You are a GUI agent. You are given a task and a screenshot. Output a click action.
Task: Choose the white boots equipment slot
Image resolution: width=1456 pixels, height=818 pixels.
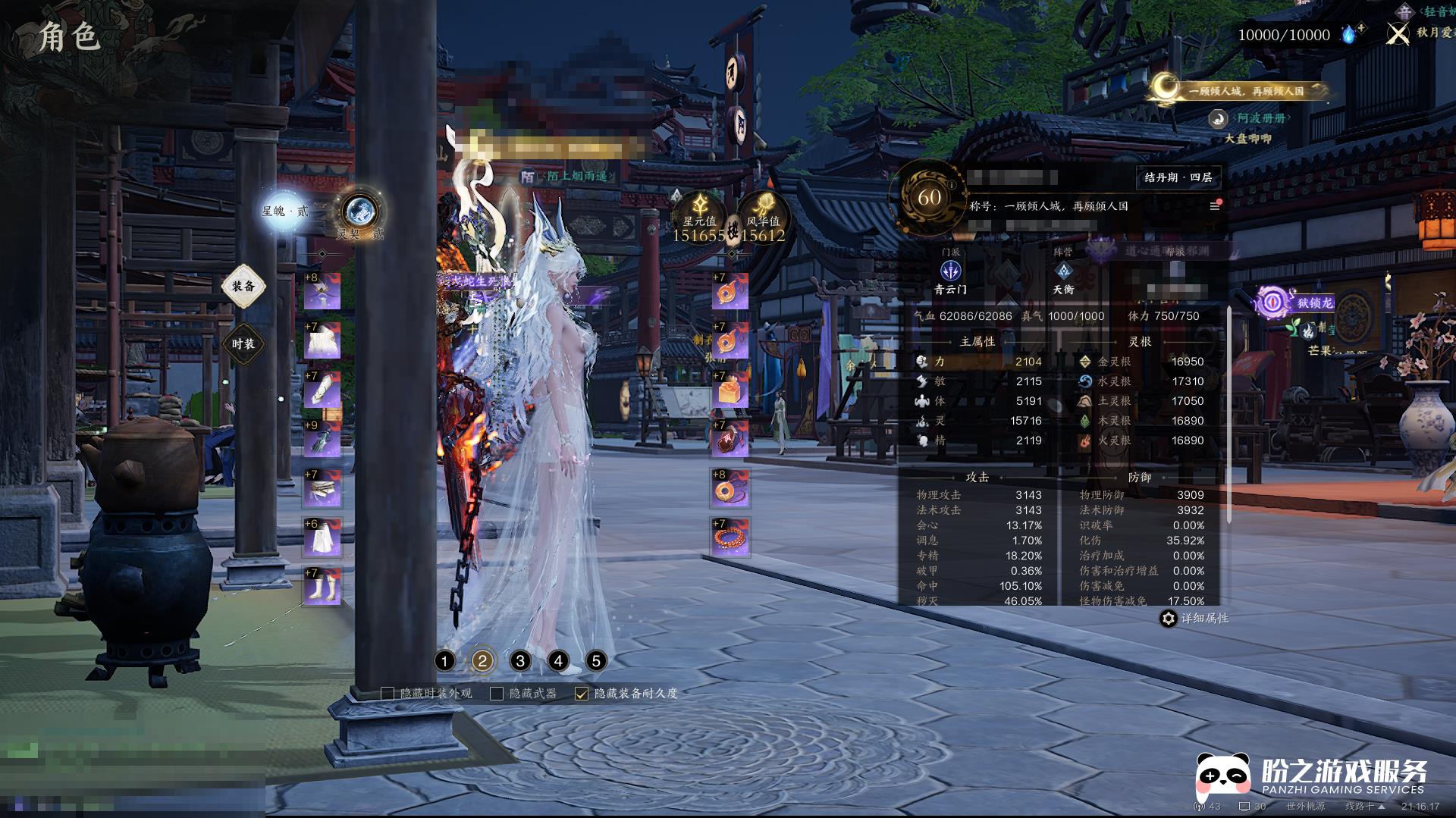coord(322,587)
